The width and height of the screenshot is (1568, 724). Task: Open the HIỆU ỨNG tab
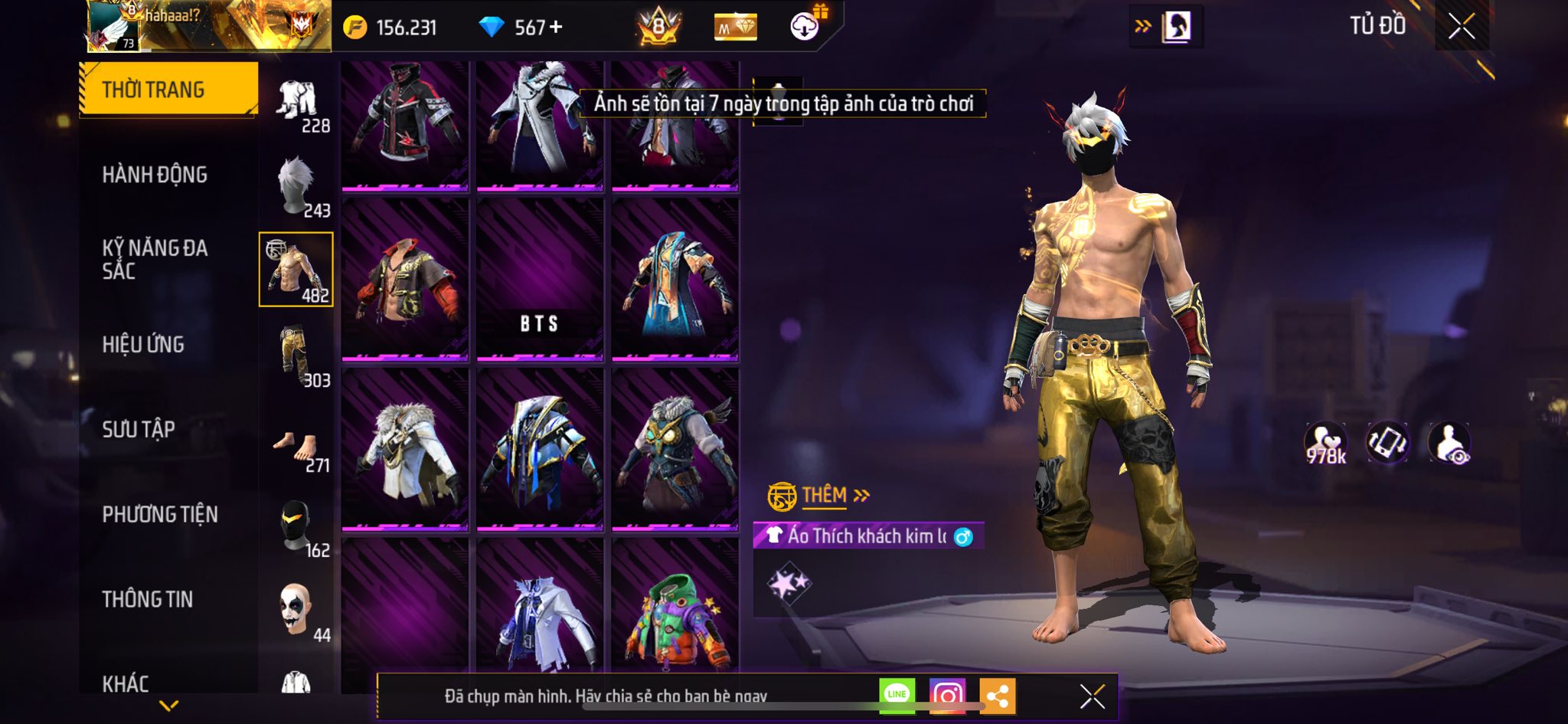point(143,345)
